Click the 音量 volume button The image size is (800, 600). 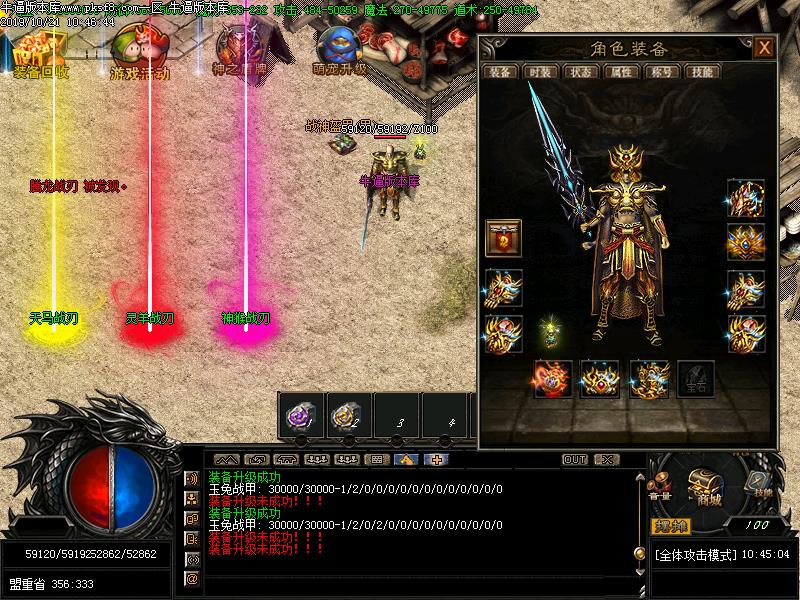(660, 492)
